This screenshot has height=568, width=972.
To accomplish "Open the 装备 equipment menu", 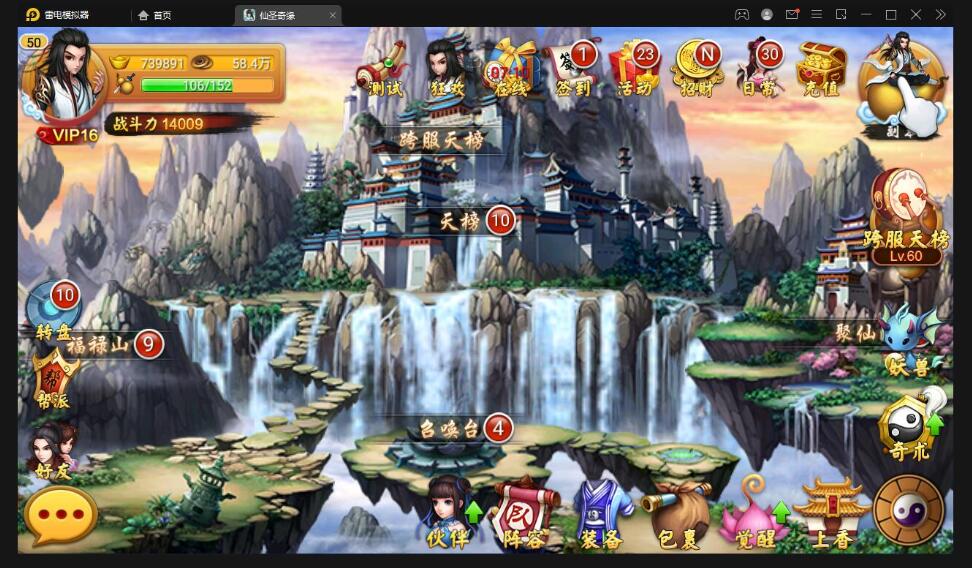I will coord(601,511).
